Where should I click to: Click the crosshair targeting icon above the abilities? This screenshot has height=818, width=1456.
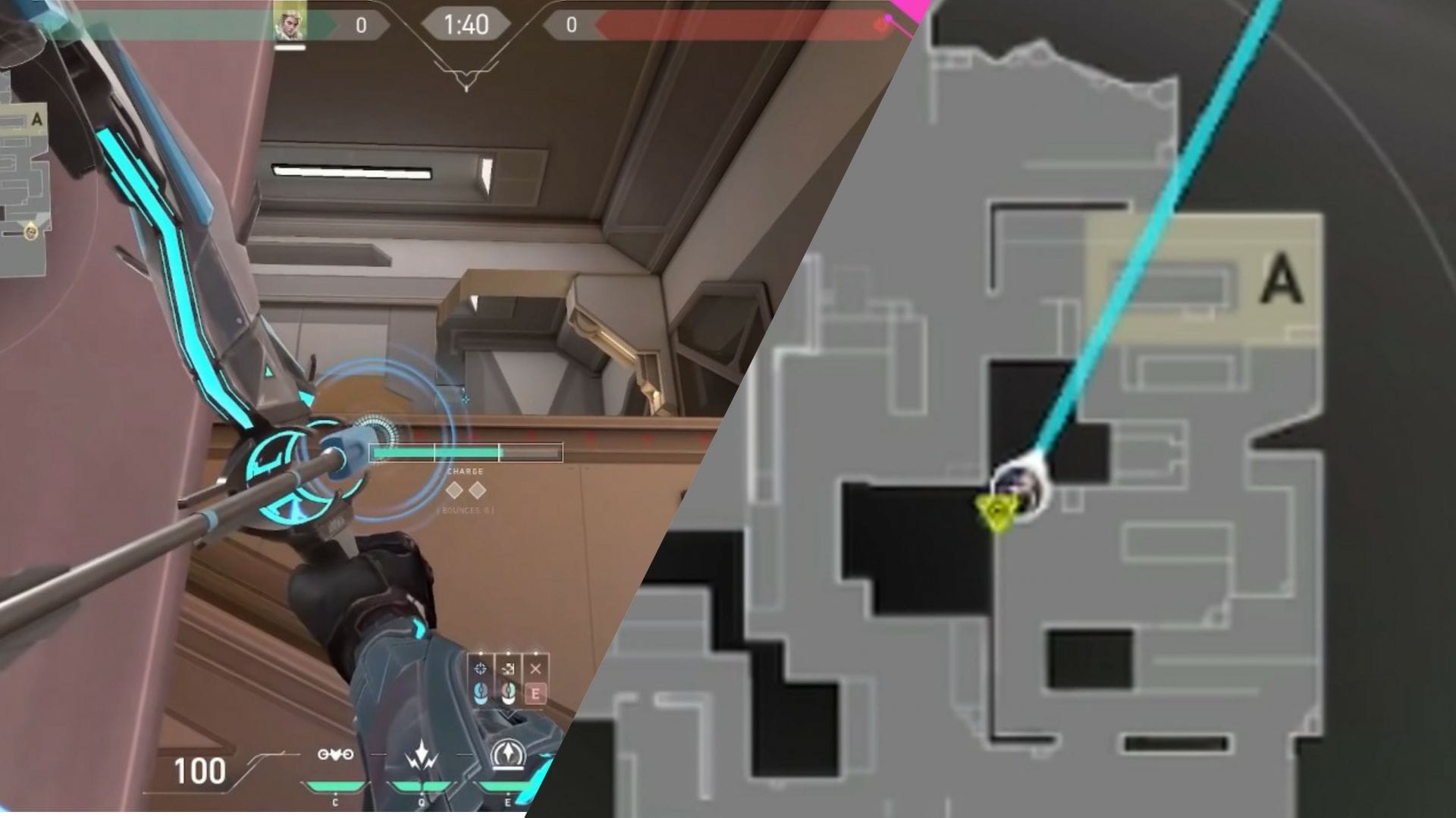[480, 669]
